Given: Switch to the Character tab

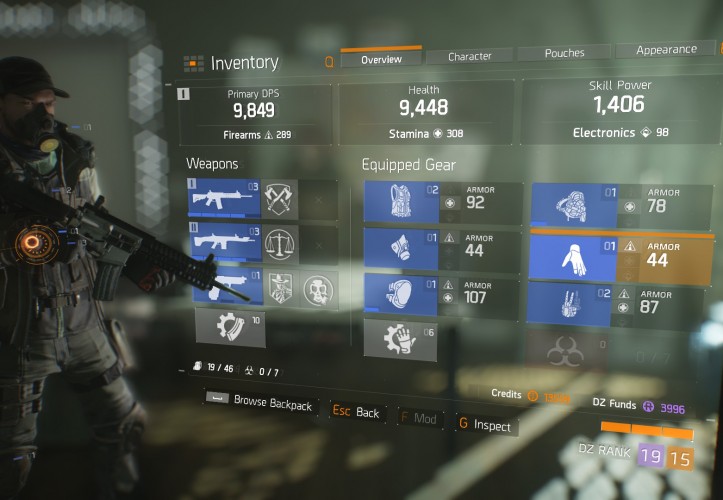Looking at the screenshot, I should pyautogui.click(x=469, y=56).
